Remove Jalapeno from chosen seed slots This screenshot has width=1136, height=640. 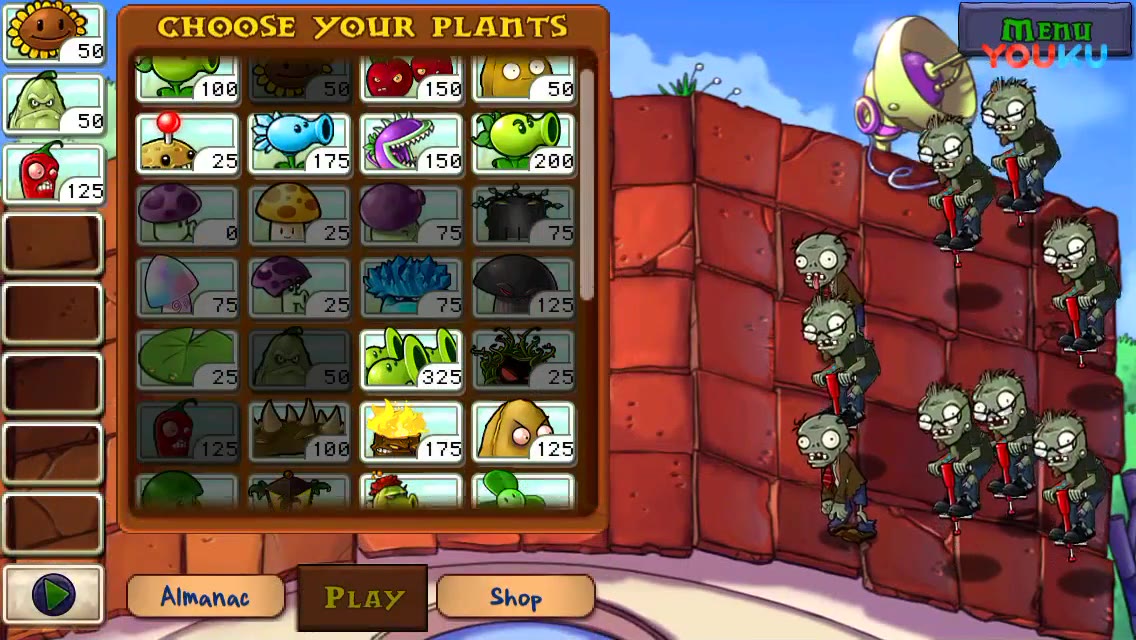click(54, 173)
